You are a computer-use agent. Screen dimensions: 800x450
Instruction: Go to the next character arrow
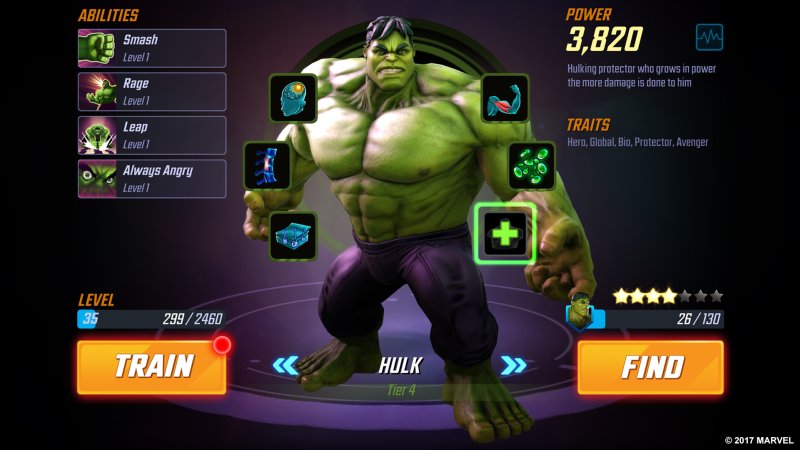point(514,365)
